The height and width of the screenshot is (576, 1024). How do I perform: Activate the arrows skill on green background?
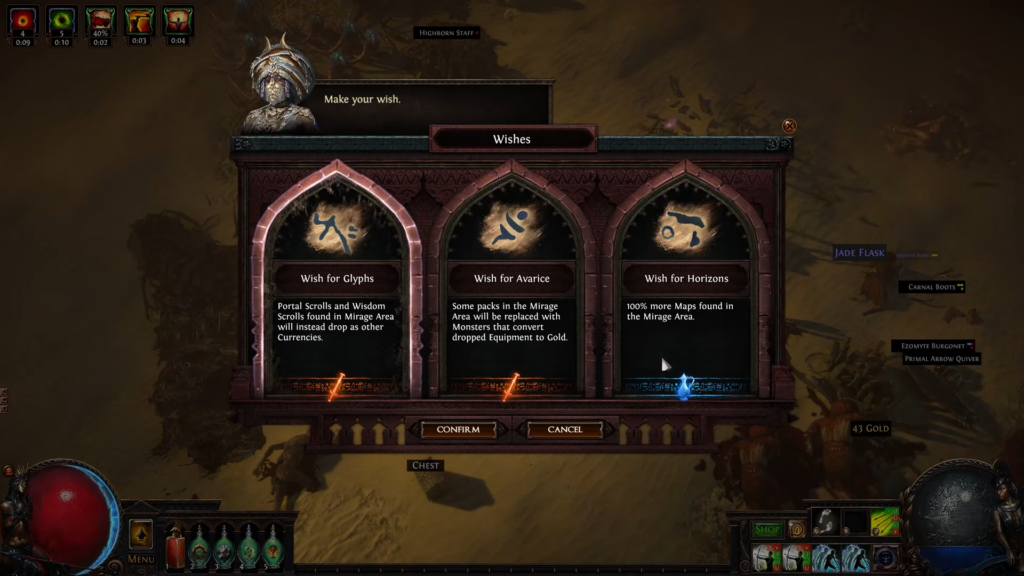click(885, 520)
